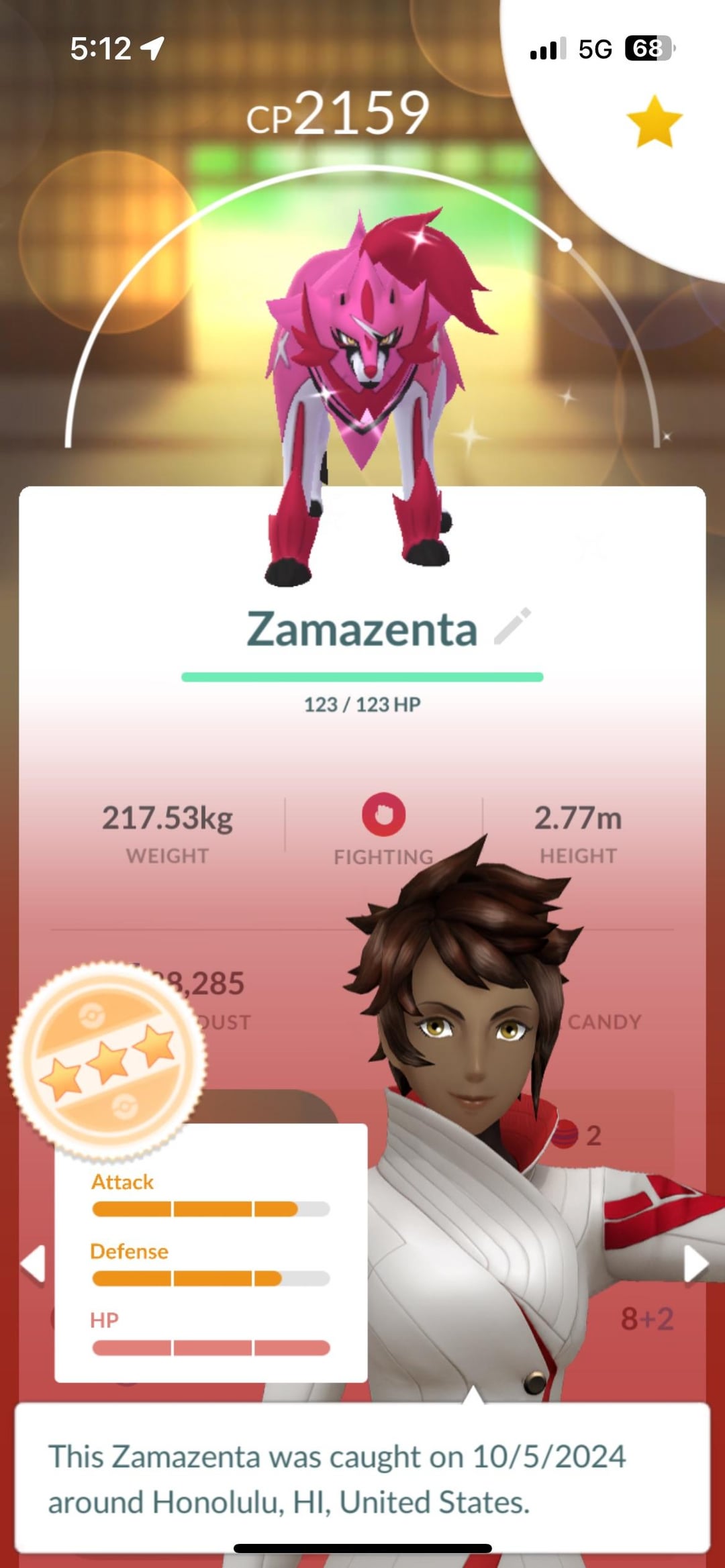Toggle the yellow favorite star
This screenshot has height=1568, width=725.
pos(654,122)
